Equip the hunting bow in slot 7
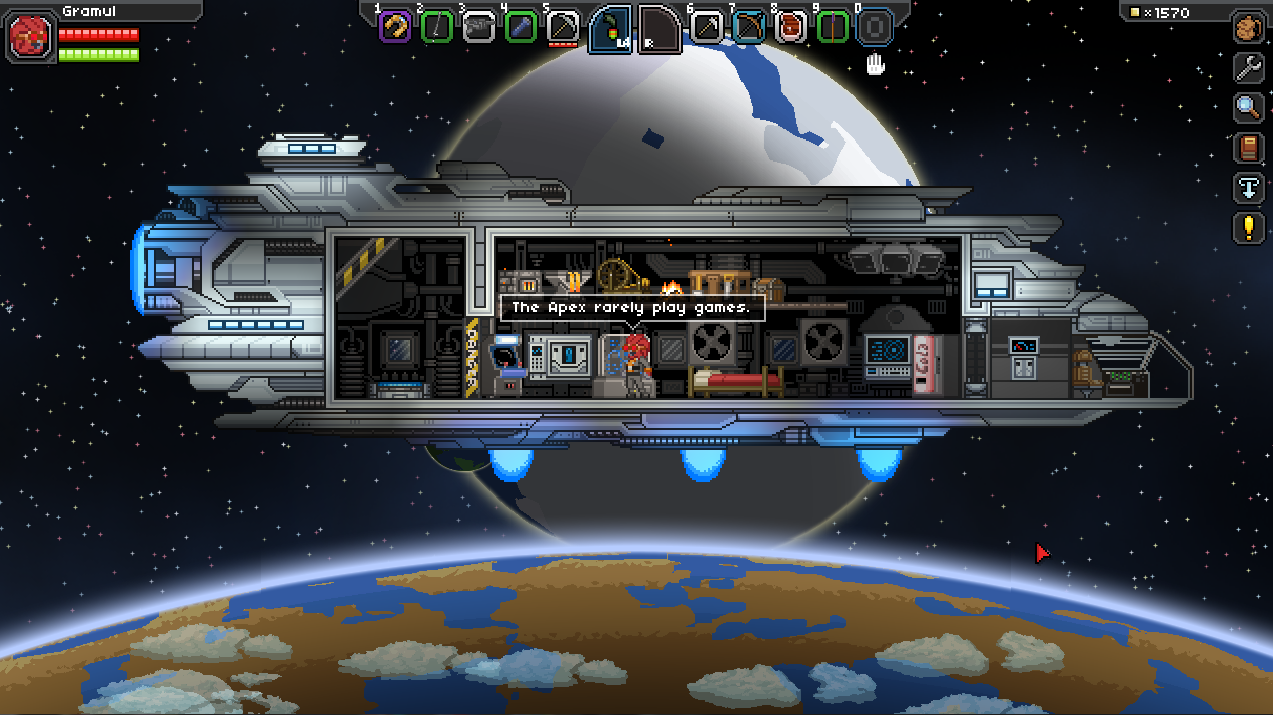1273x715 pixels. click(x=748, y=27)
